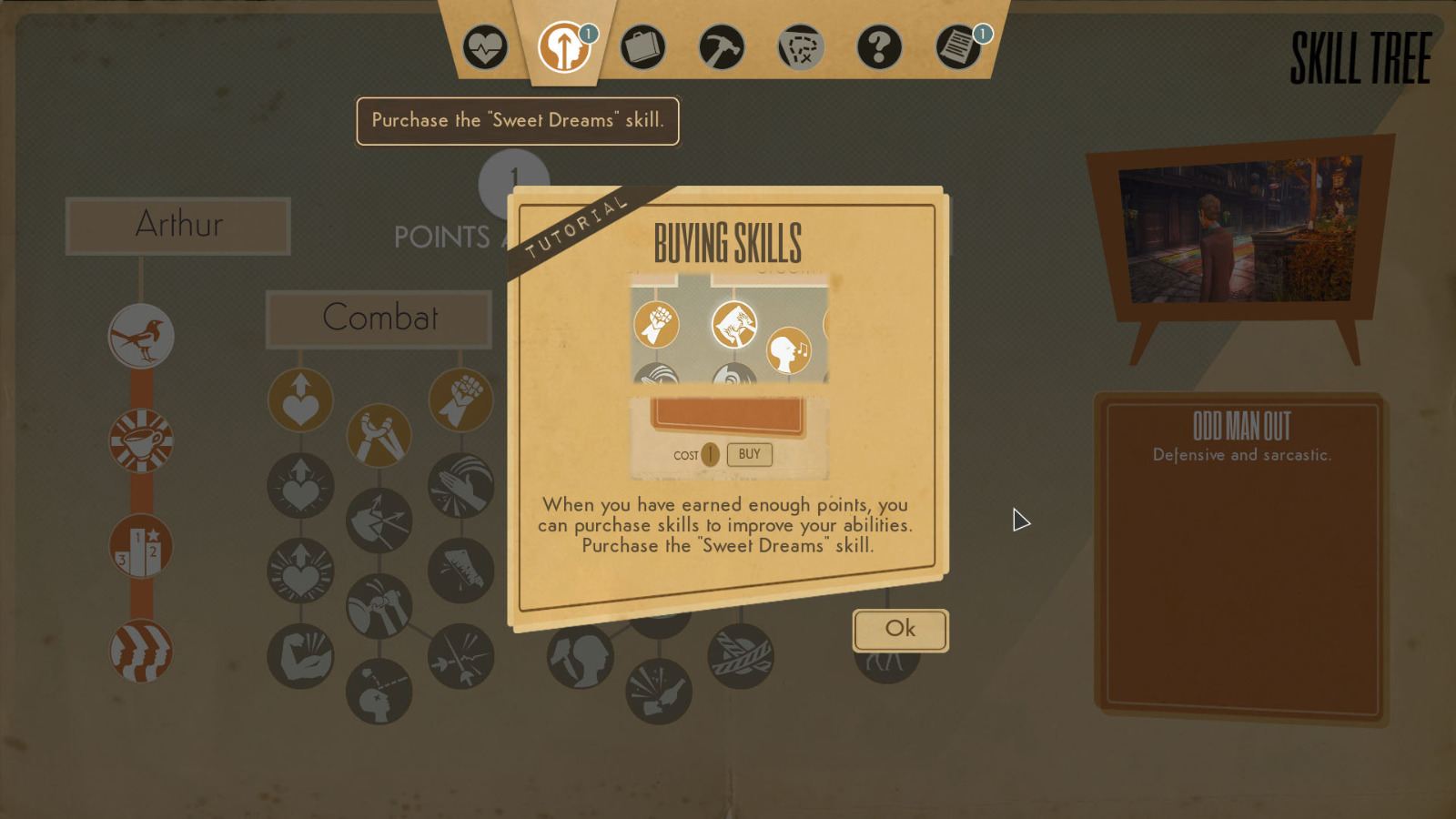Select the Combat category header
The width and height of the screenshot is (1456, 819).
point(379,318)
